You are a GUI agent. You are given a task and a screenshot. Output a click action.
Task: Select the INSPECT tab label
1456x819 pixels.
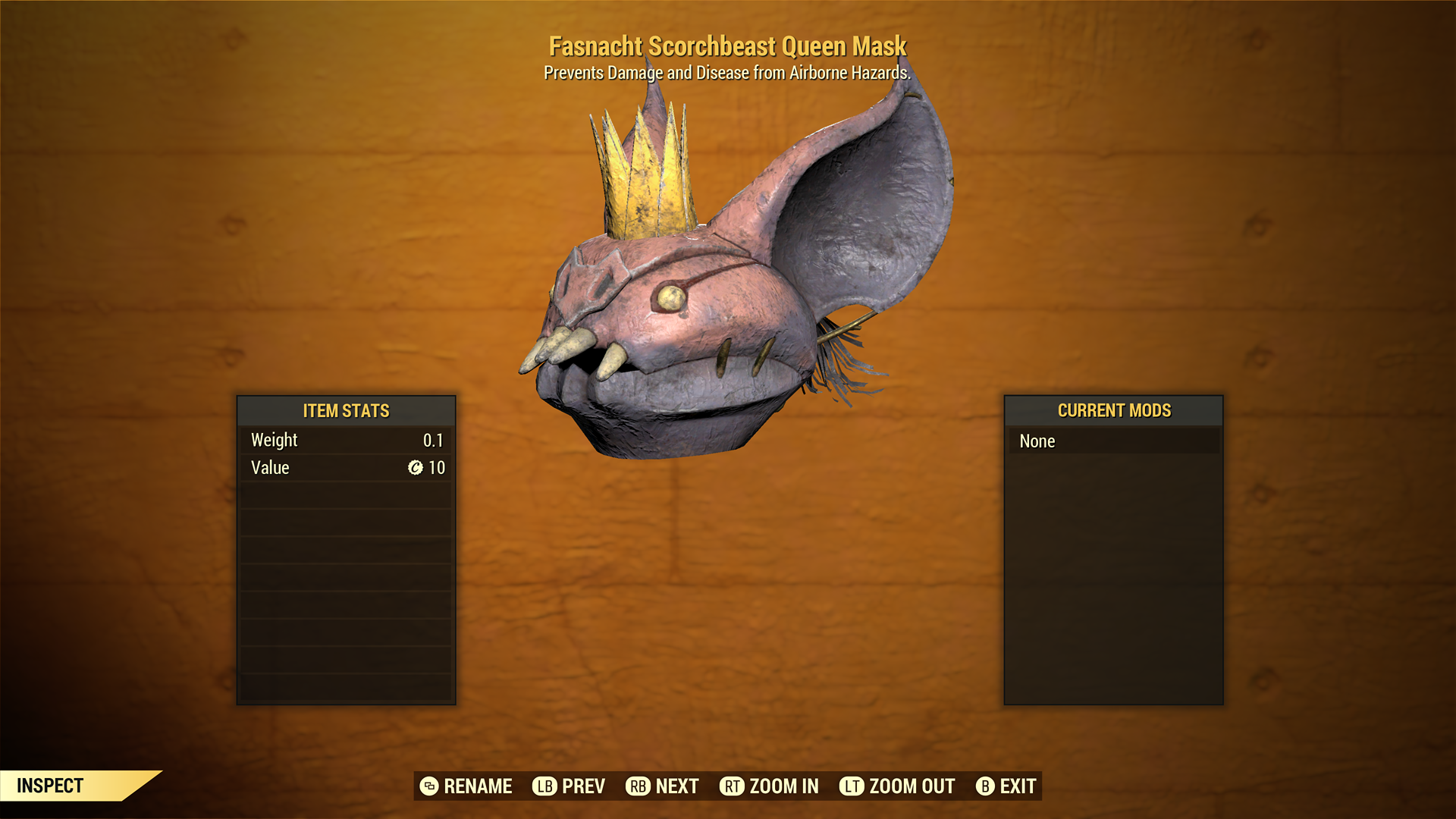(49, 785)
